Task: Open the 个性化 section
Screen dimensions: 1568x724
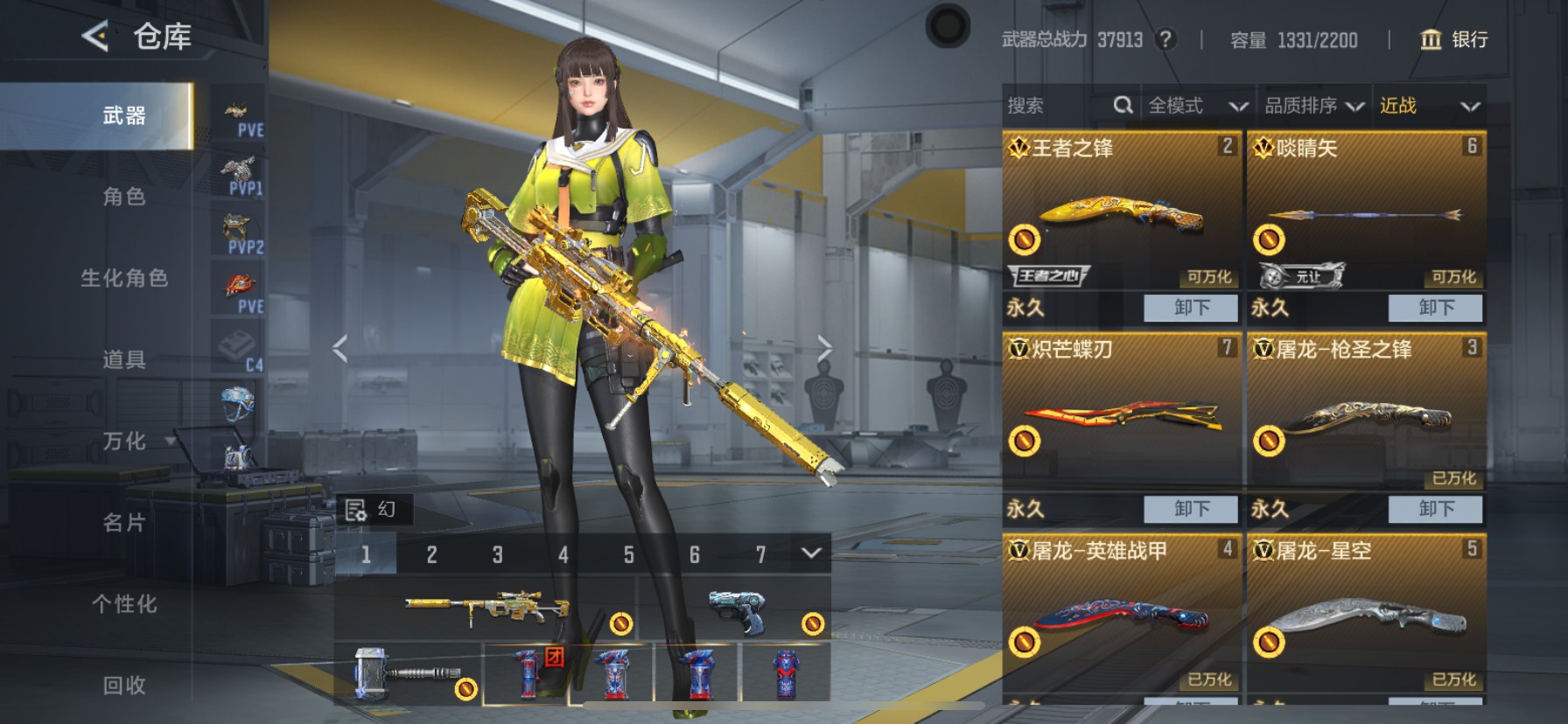Action: coord(124,603)
